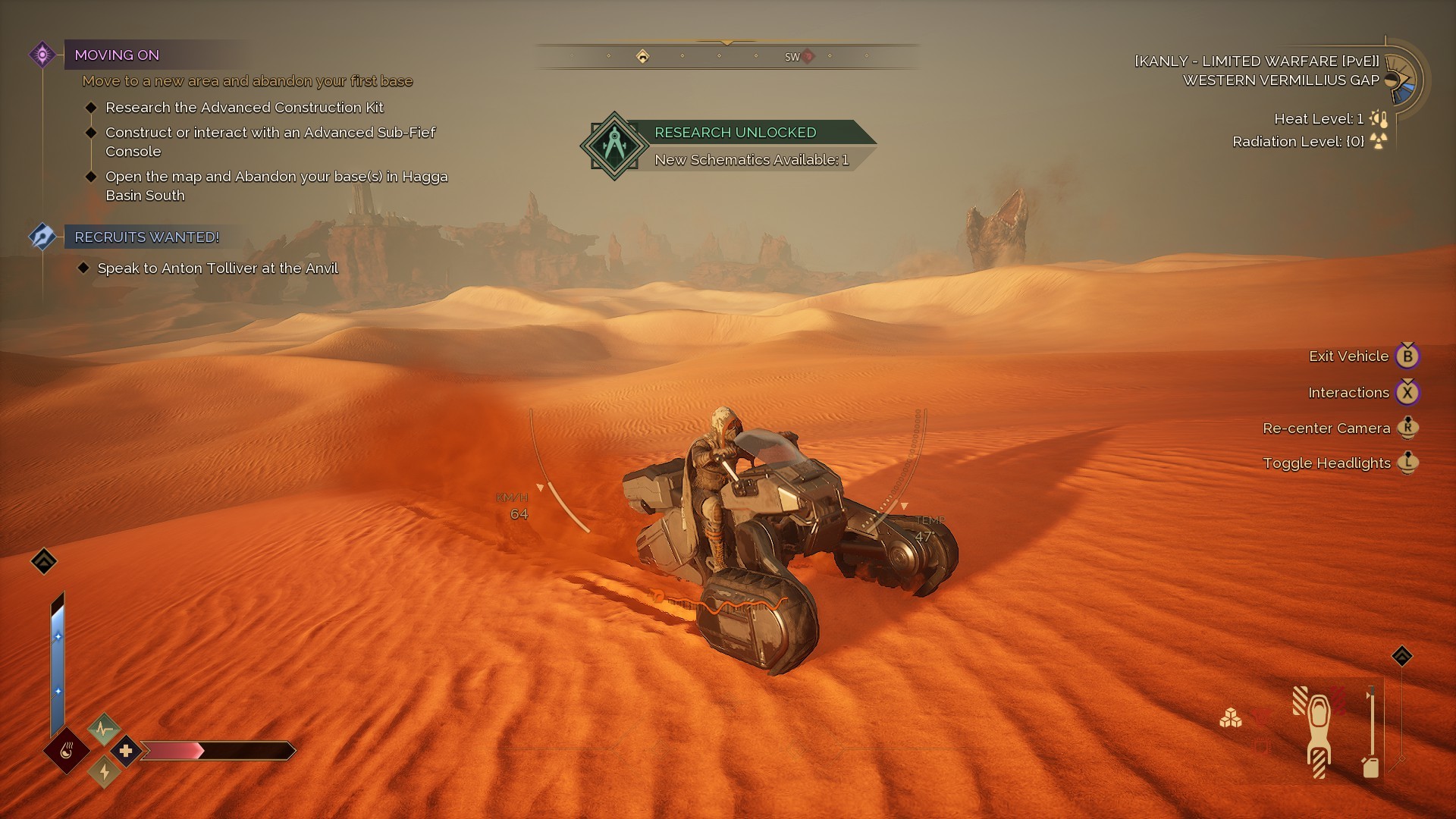The image size is (1456, 819).
Task: Toggle Headlights via the L3 prompt
Action: point(1408,463)
